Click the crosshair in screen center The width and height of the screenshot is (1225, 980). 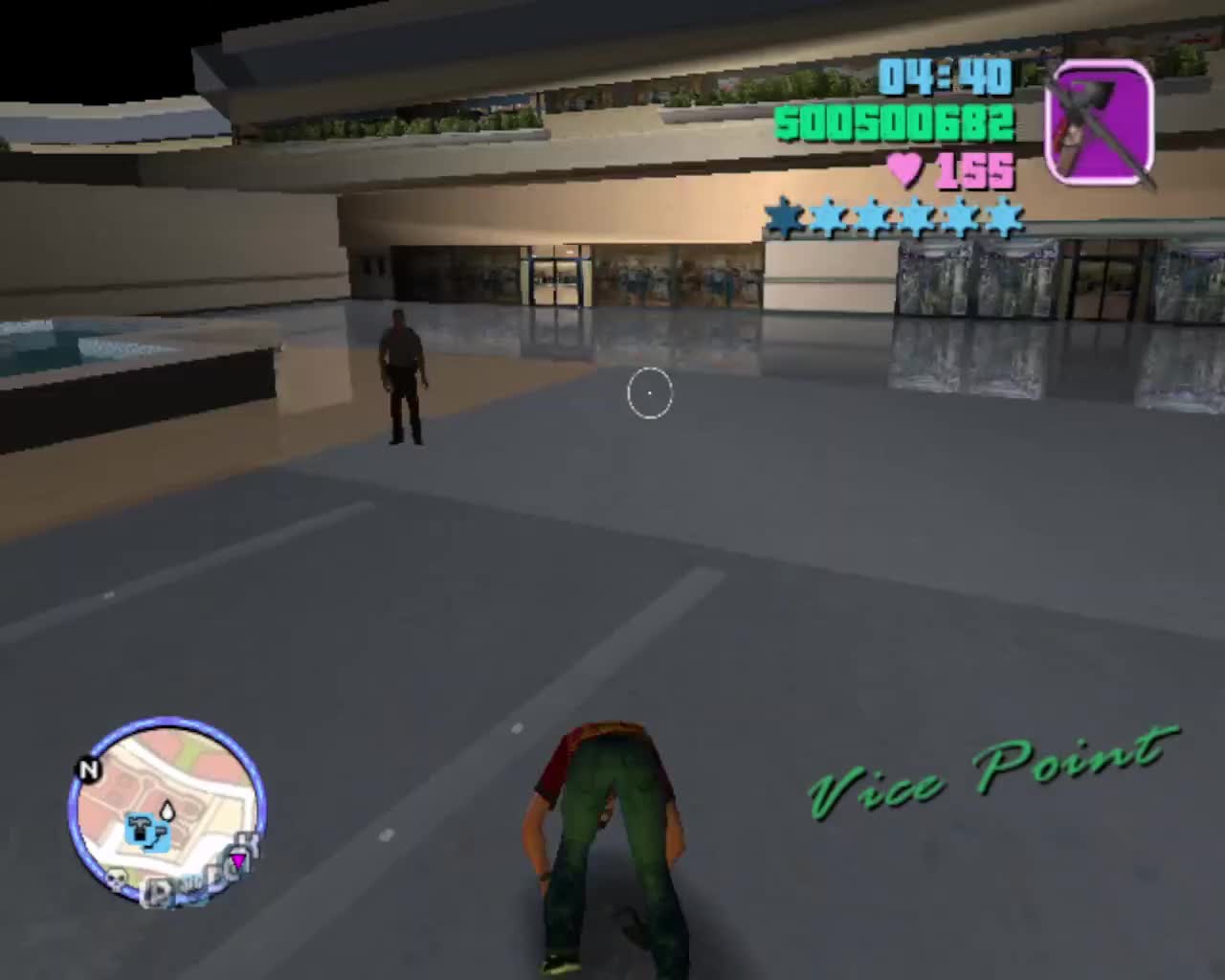pyautogui.click(x=651, y=392)
